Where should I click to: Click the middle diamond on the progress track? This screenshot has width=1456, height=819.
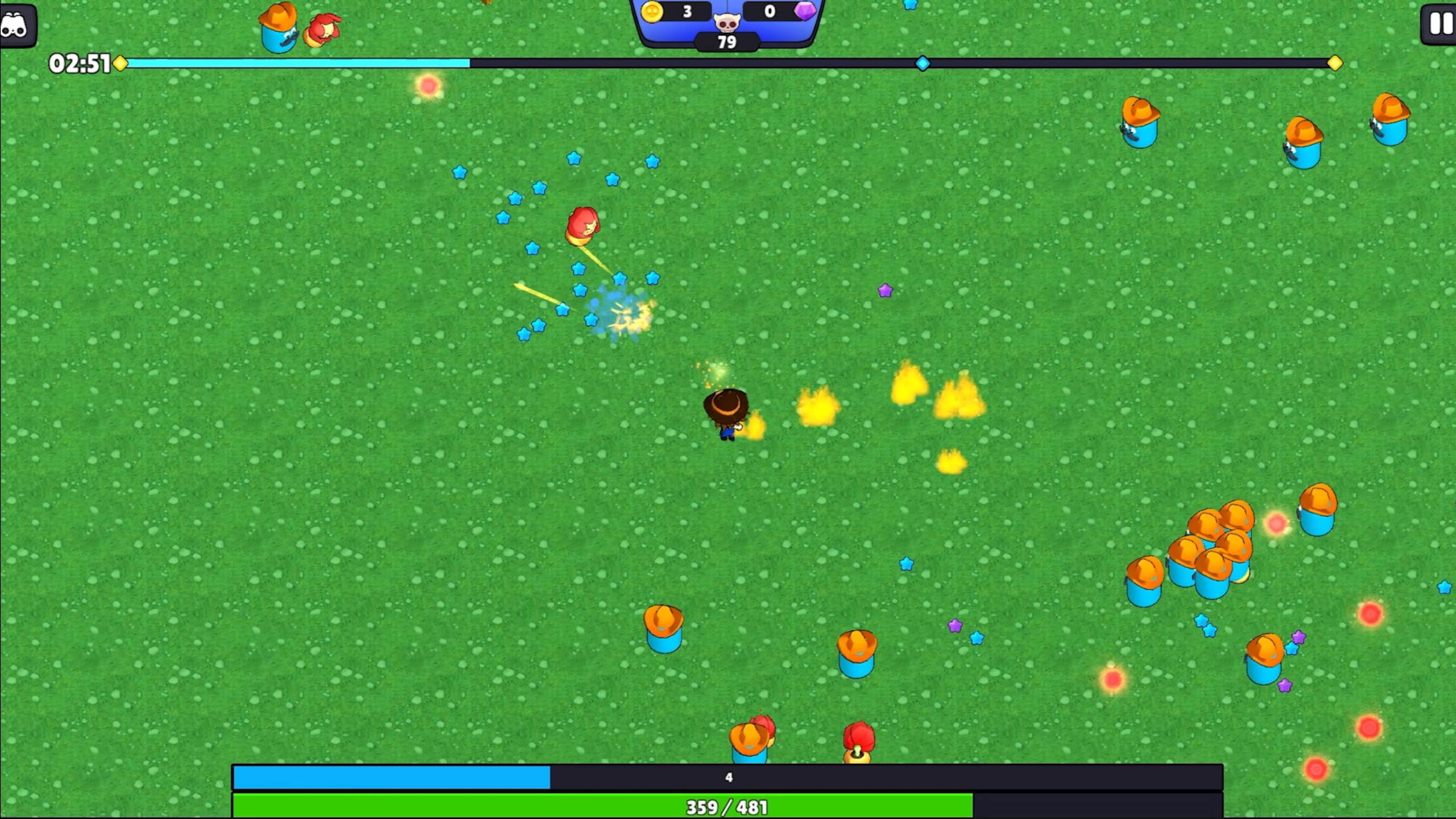coord(921,64)
